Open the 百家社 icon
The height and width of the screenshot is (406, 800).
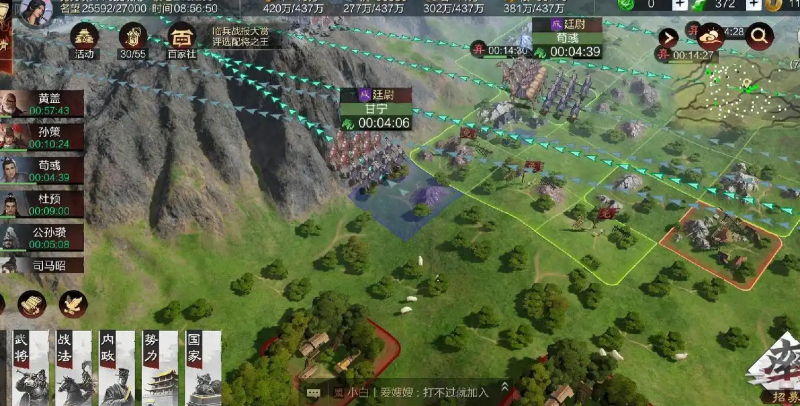click(182, 38)
